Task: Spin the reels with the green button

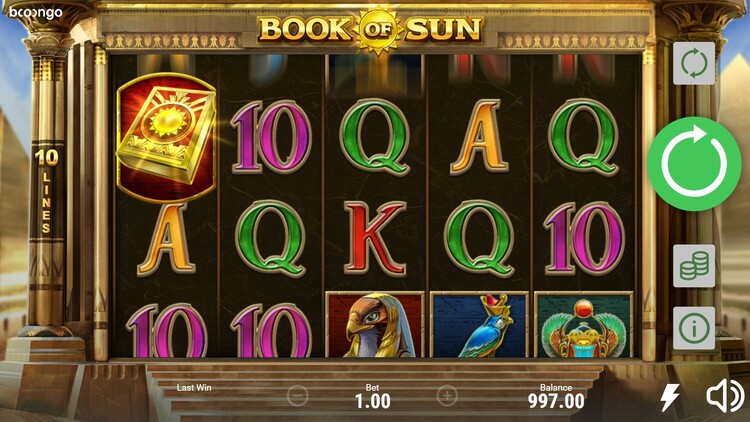Action: (x=694, y=164)
